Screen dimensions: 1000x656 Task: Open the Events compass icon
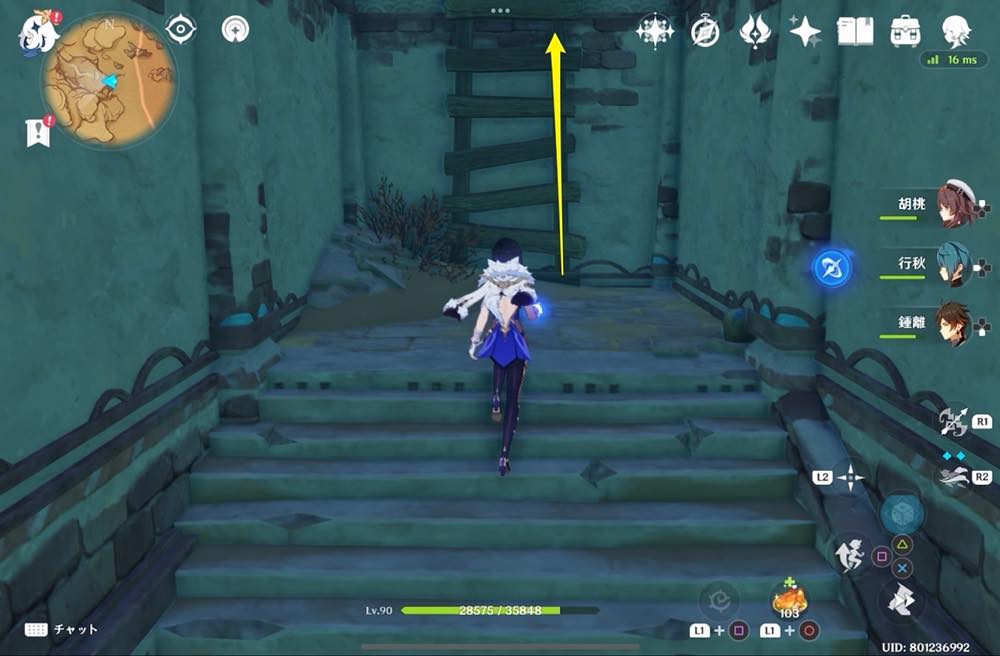point(705,32)
